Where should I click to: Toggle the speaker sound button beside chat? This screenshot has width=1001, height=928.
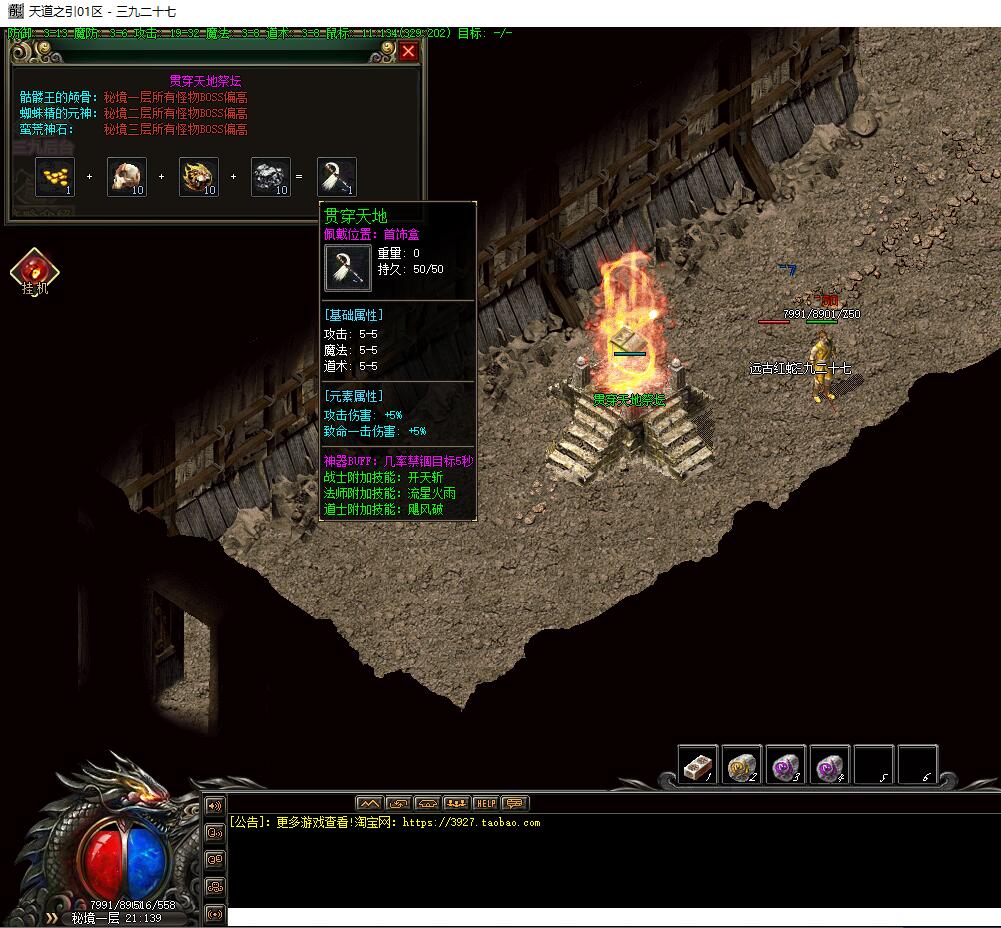click(x=214, y=805)
